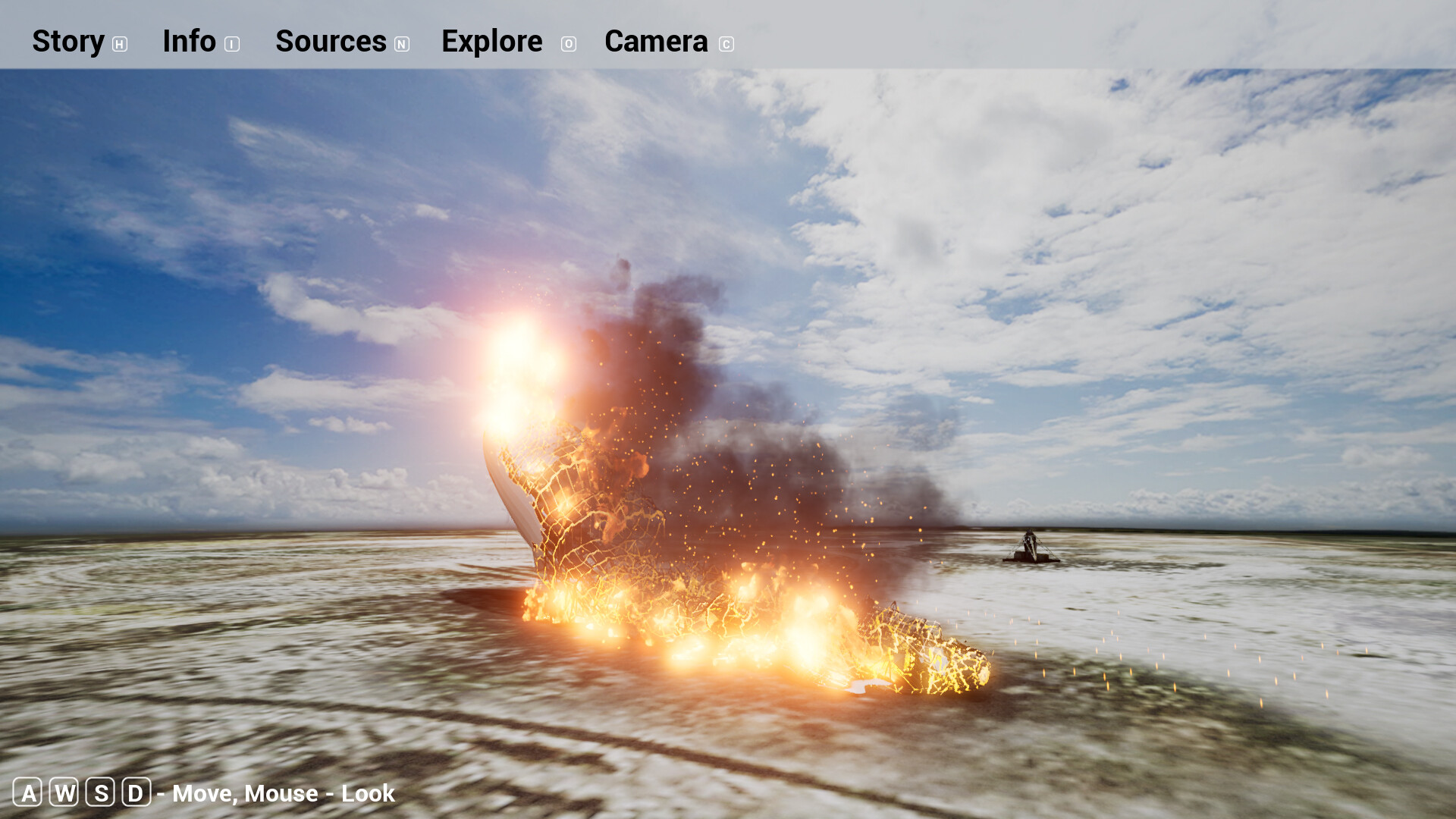Screen dimensions: 1456x819
Task: Switch to the Camera view option
Action: tap(655, 42)
